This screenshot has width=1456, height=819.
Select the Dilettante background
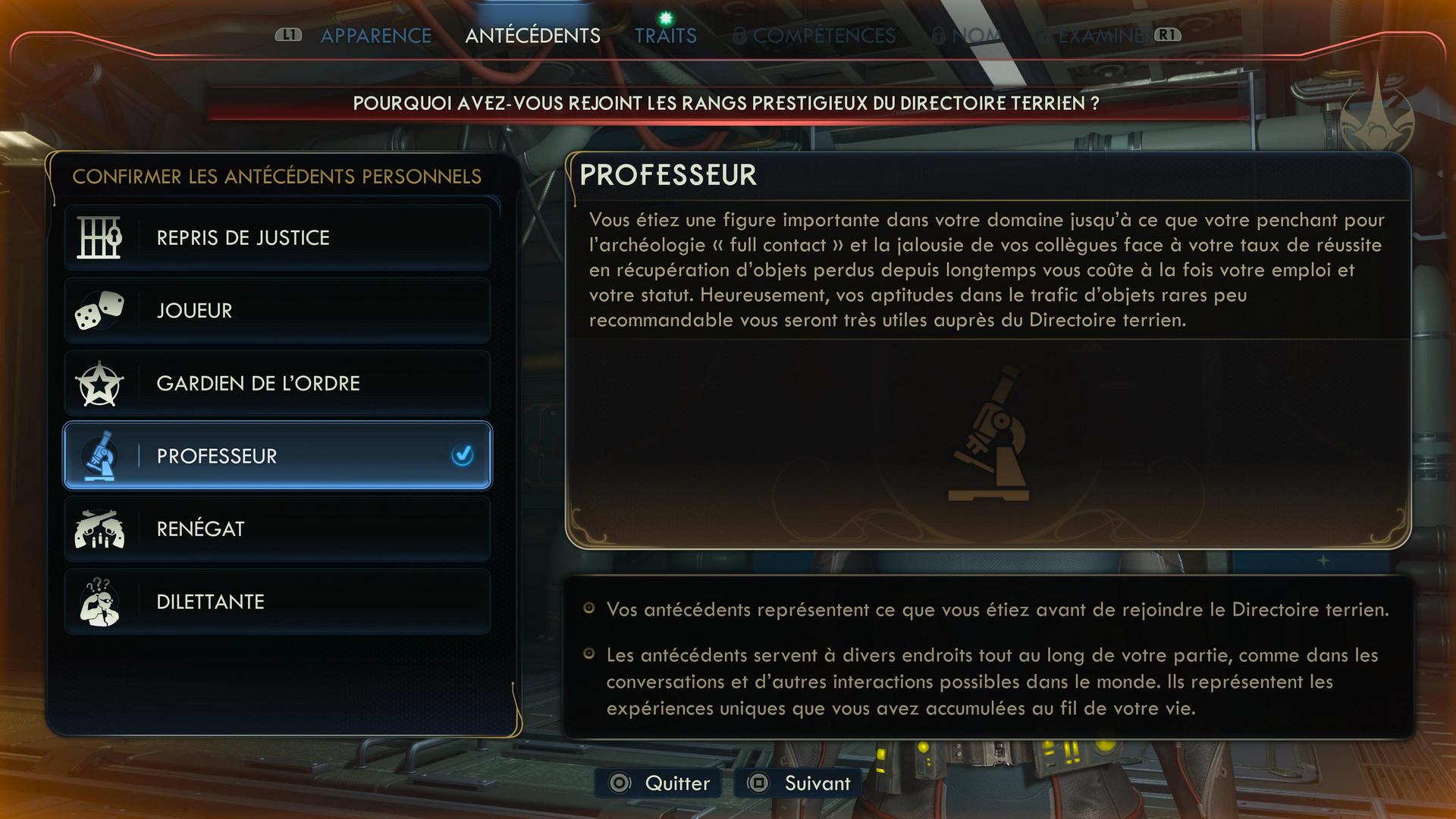coord(278,602)
